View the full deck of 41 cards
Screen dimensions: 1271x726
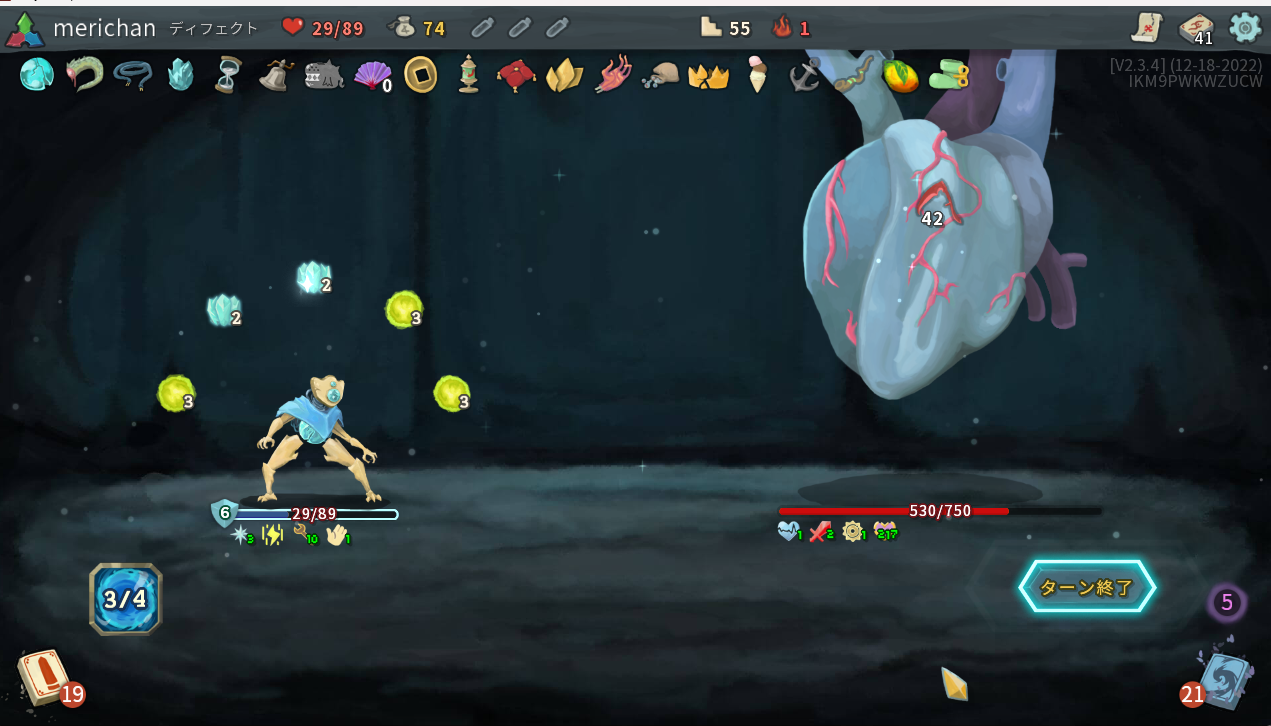[1196, 28]
